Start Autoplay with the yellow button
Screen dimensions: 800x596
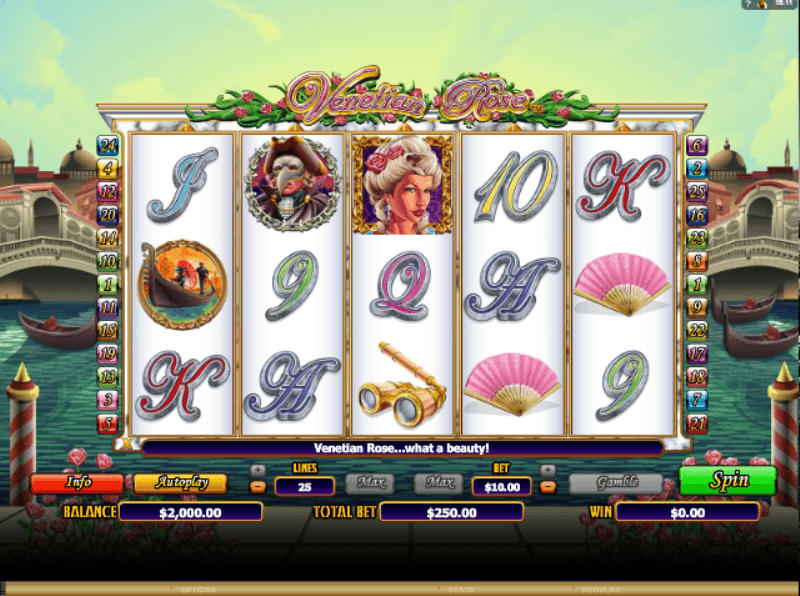pyautogui.click(x=180, y=482)
